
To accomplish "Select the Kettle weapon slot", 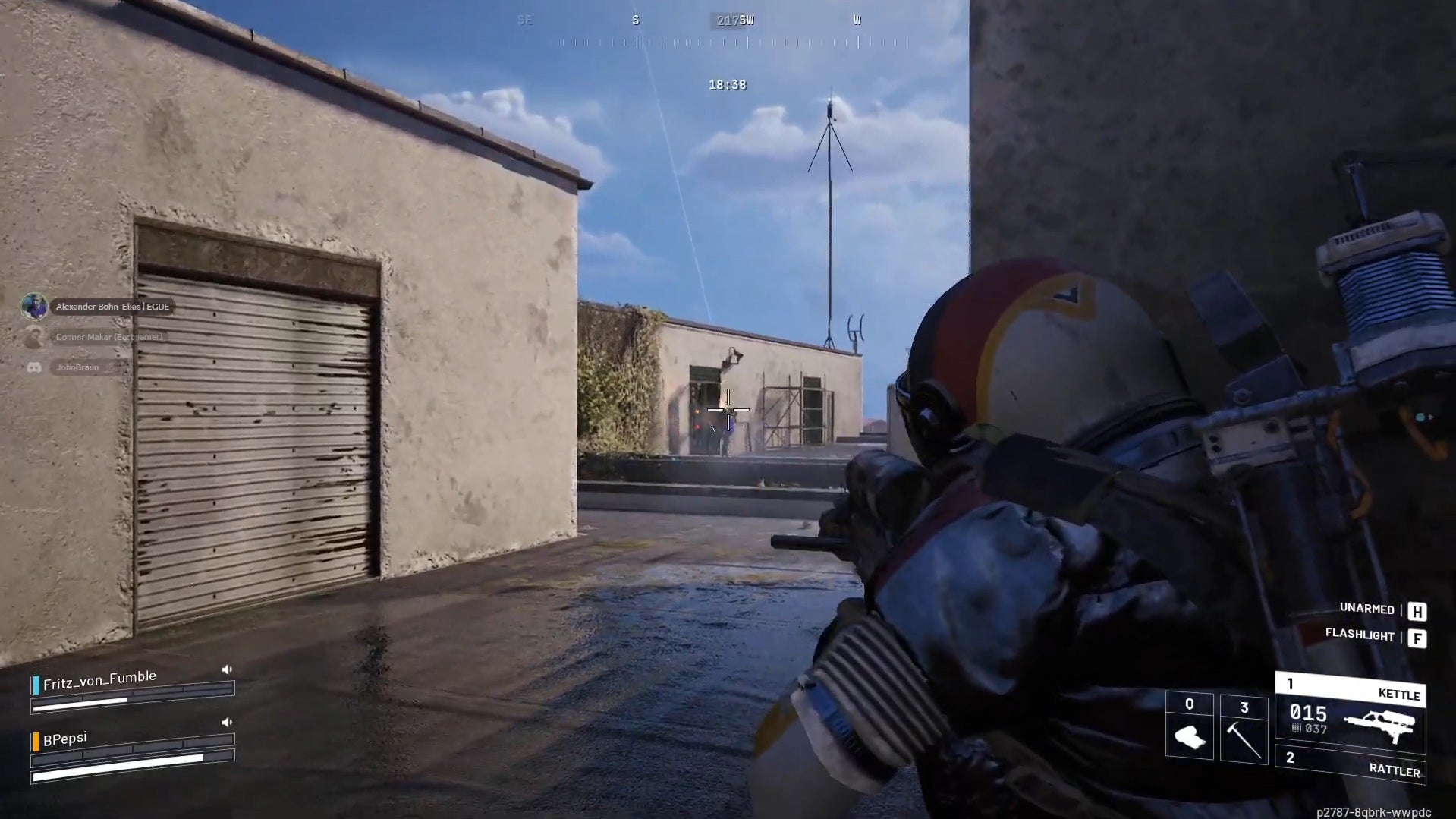I will [x=1350, y=712].
